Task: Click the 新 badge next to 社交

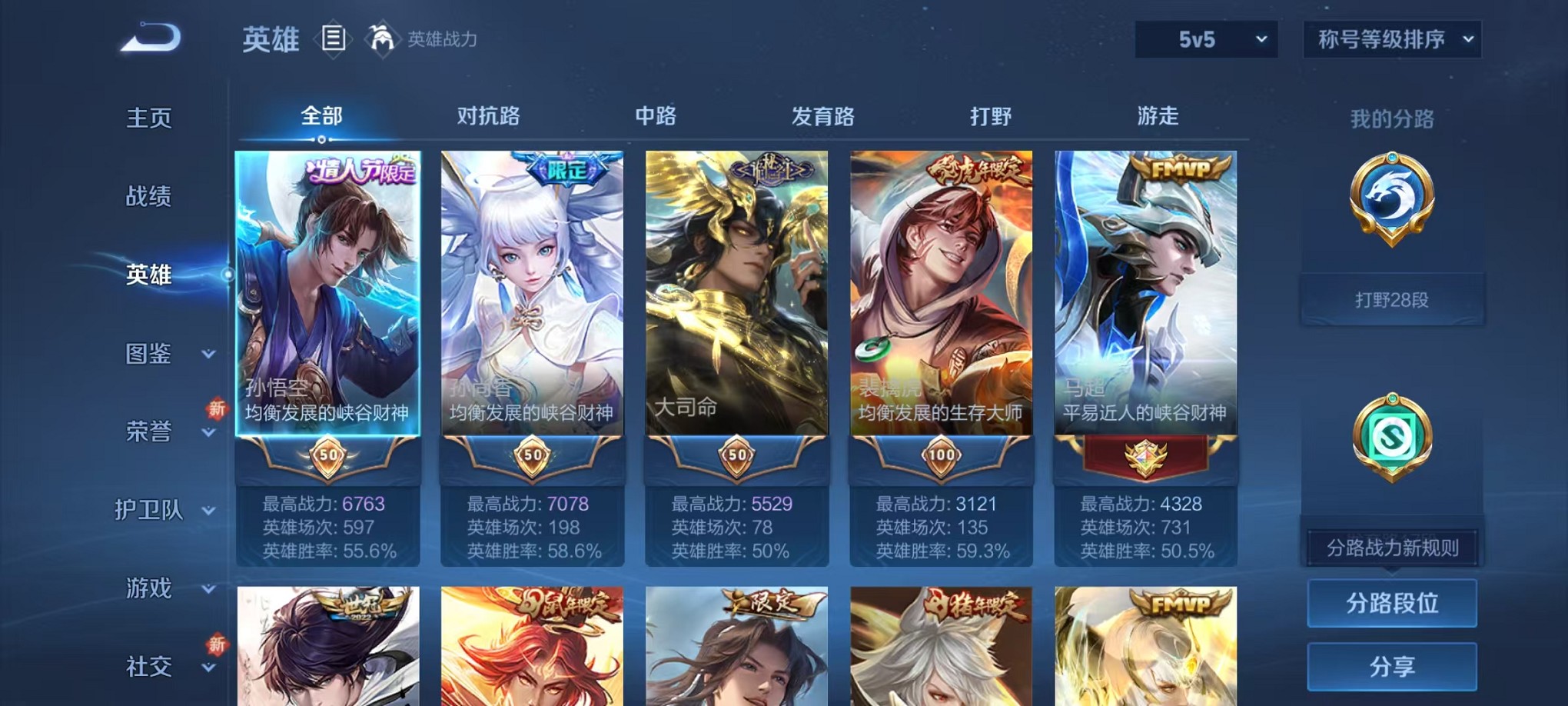Action: 216,643
